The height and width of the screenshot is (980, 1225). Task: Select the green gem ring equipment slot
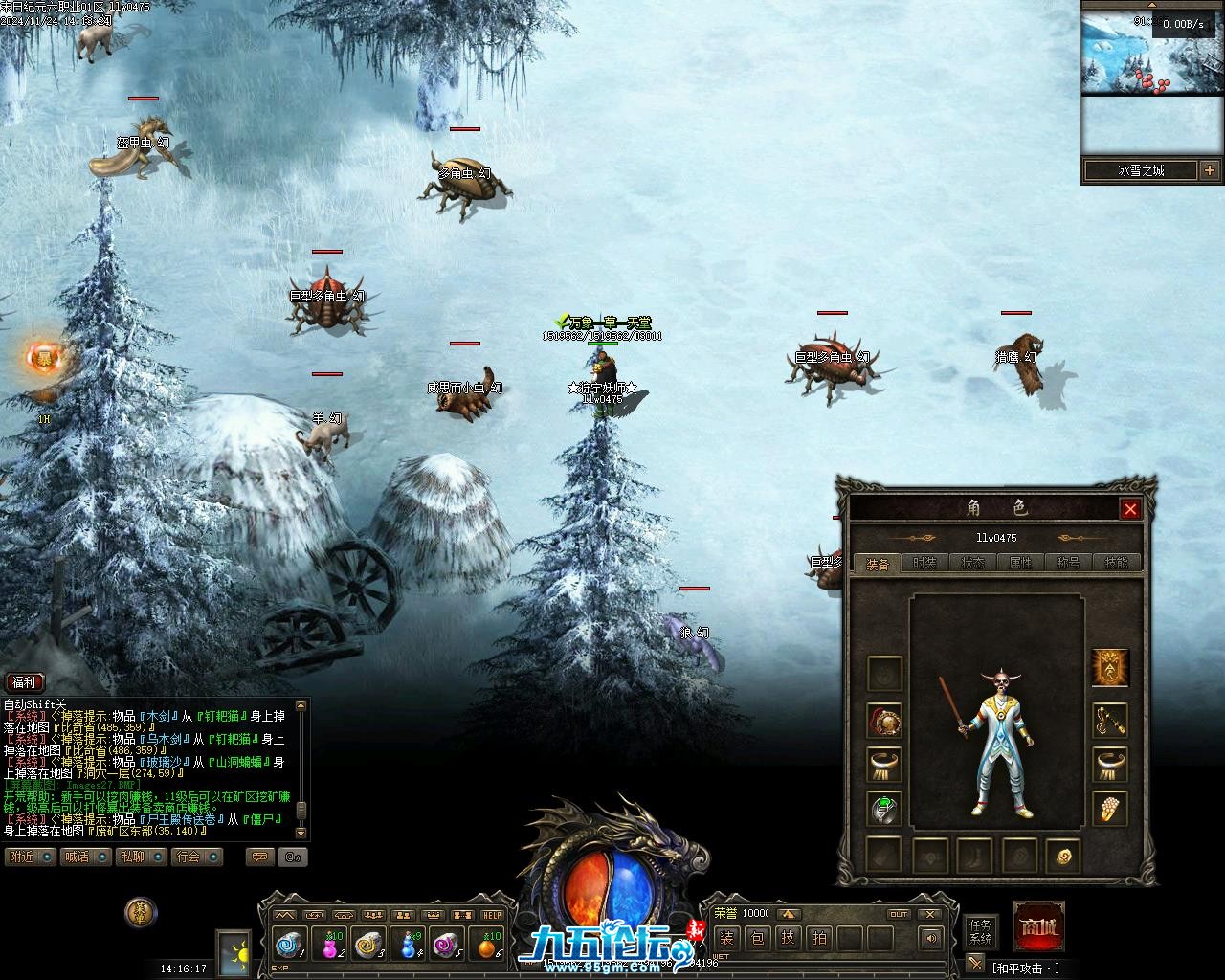tap(884, 809)
